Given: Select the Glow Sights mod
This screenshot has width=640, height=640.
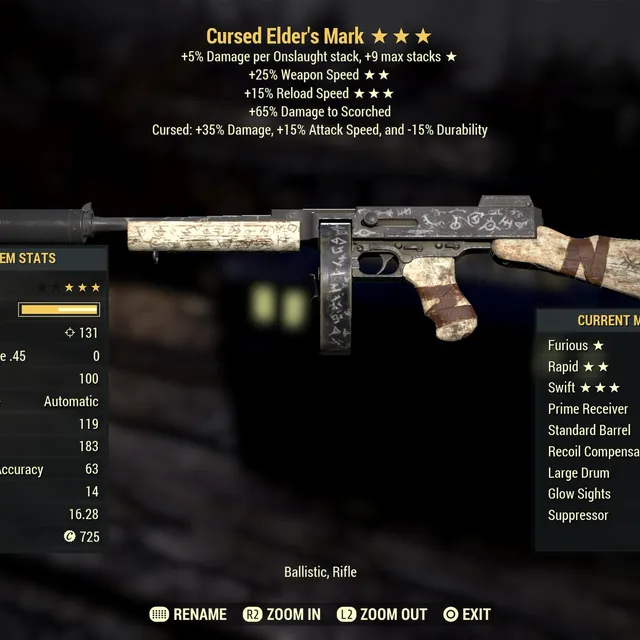Looking at the screenshot, I should [x=579, y=494].
